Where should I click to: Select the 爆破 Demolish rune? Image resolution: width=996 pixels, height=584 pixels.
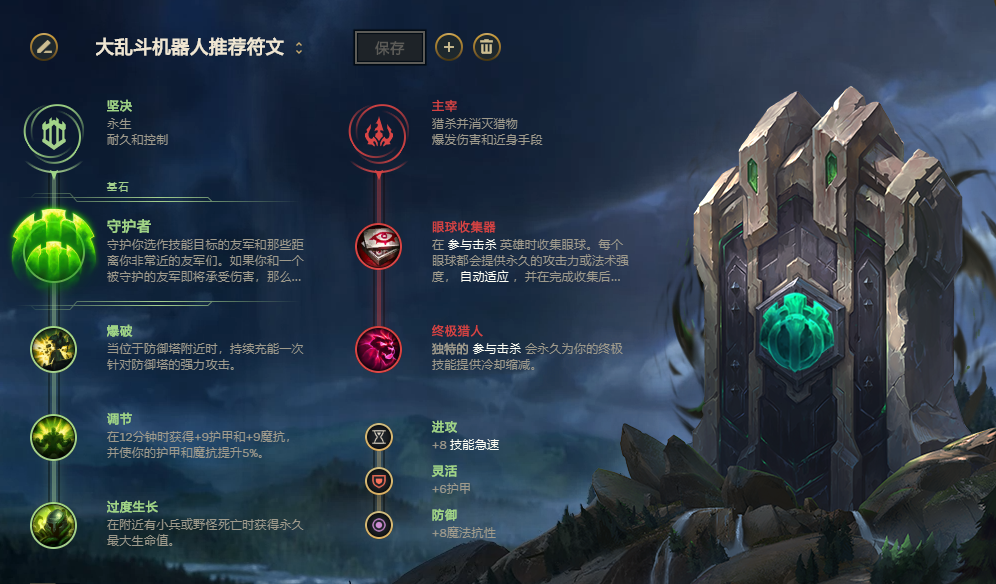pyautogui.click(x=53, y=350)
